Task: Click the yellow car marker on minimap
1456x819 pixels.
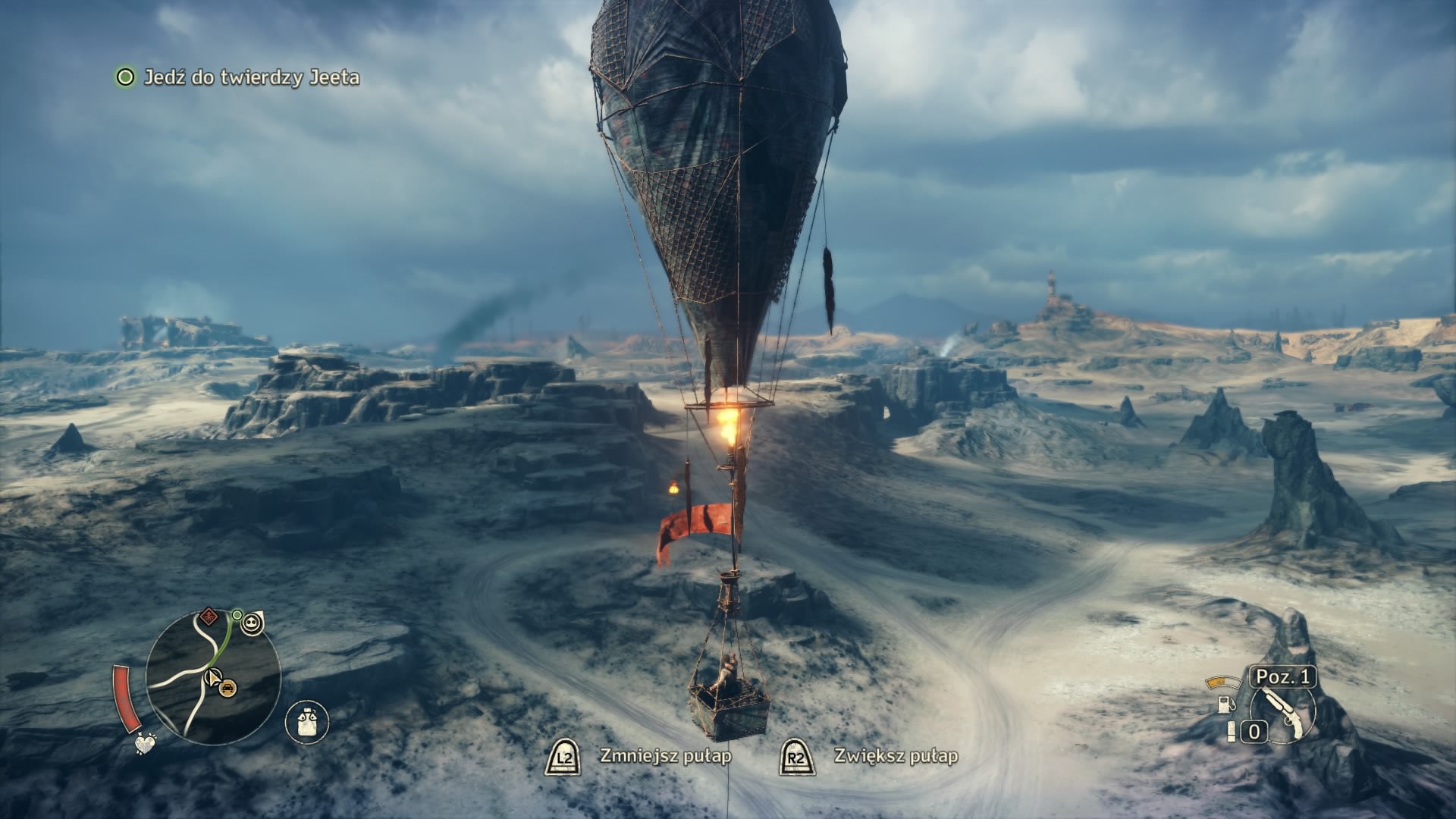Action: [227, 688]
